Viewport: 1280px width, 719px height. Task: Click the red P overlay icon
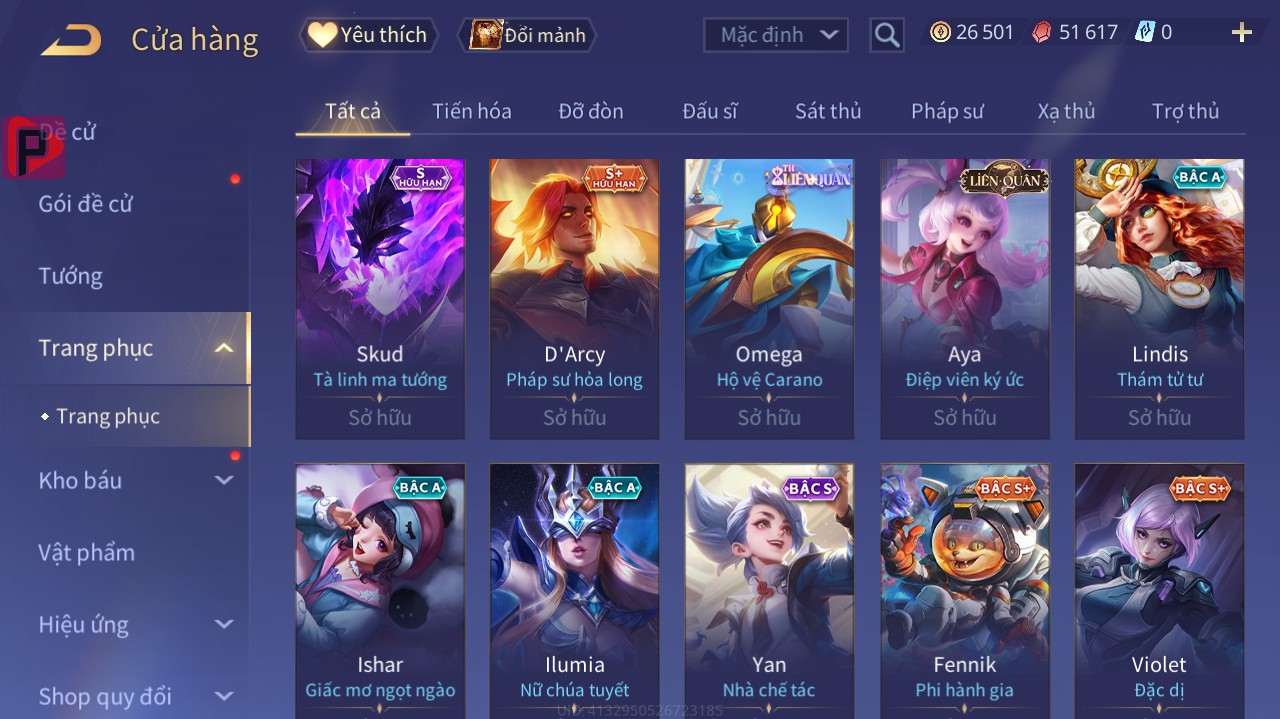click(x=33, y=147)
